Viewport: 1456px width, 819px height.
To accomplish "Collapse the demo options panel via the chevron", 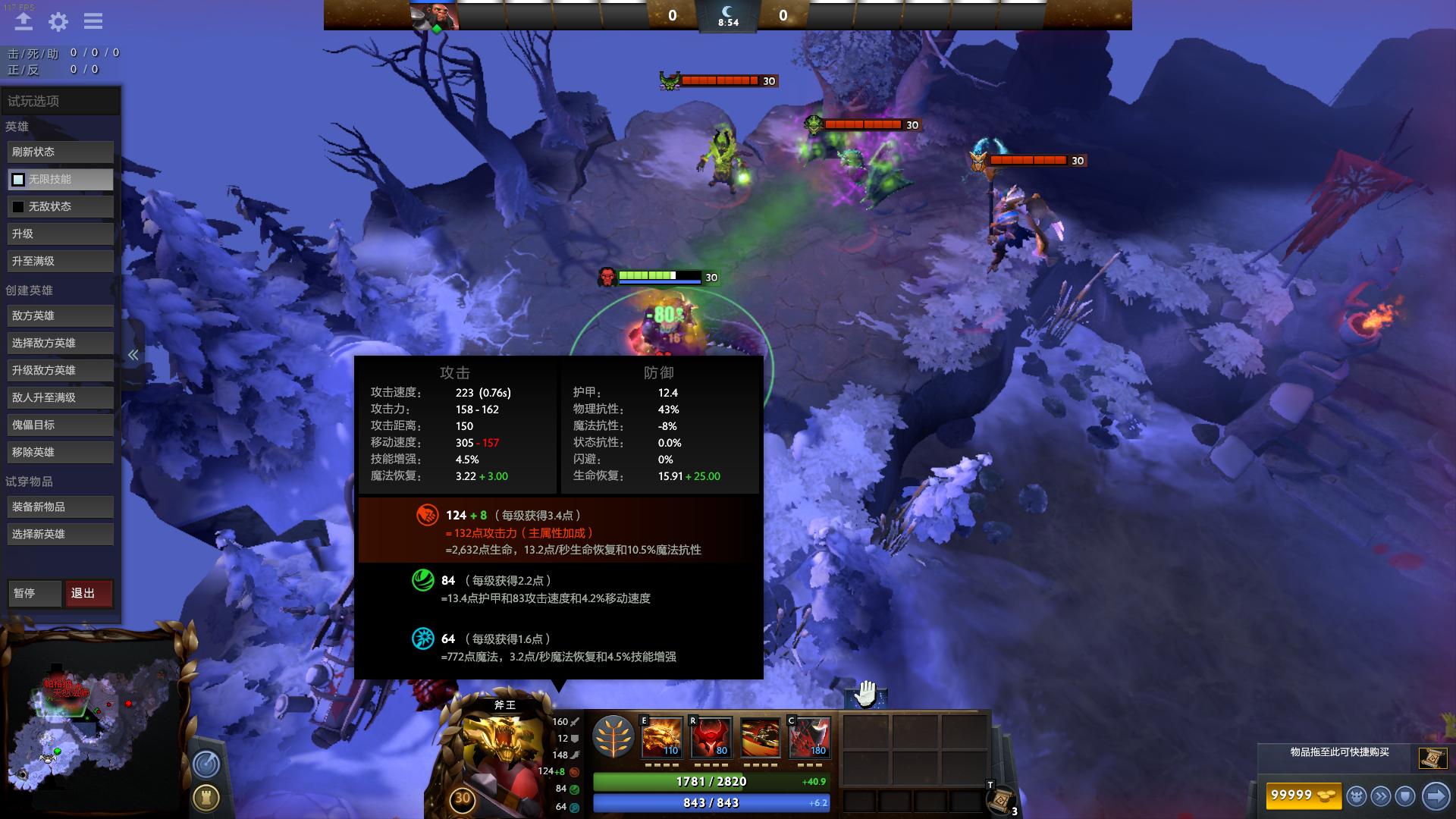I will (133, 354).
